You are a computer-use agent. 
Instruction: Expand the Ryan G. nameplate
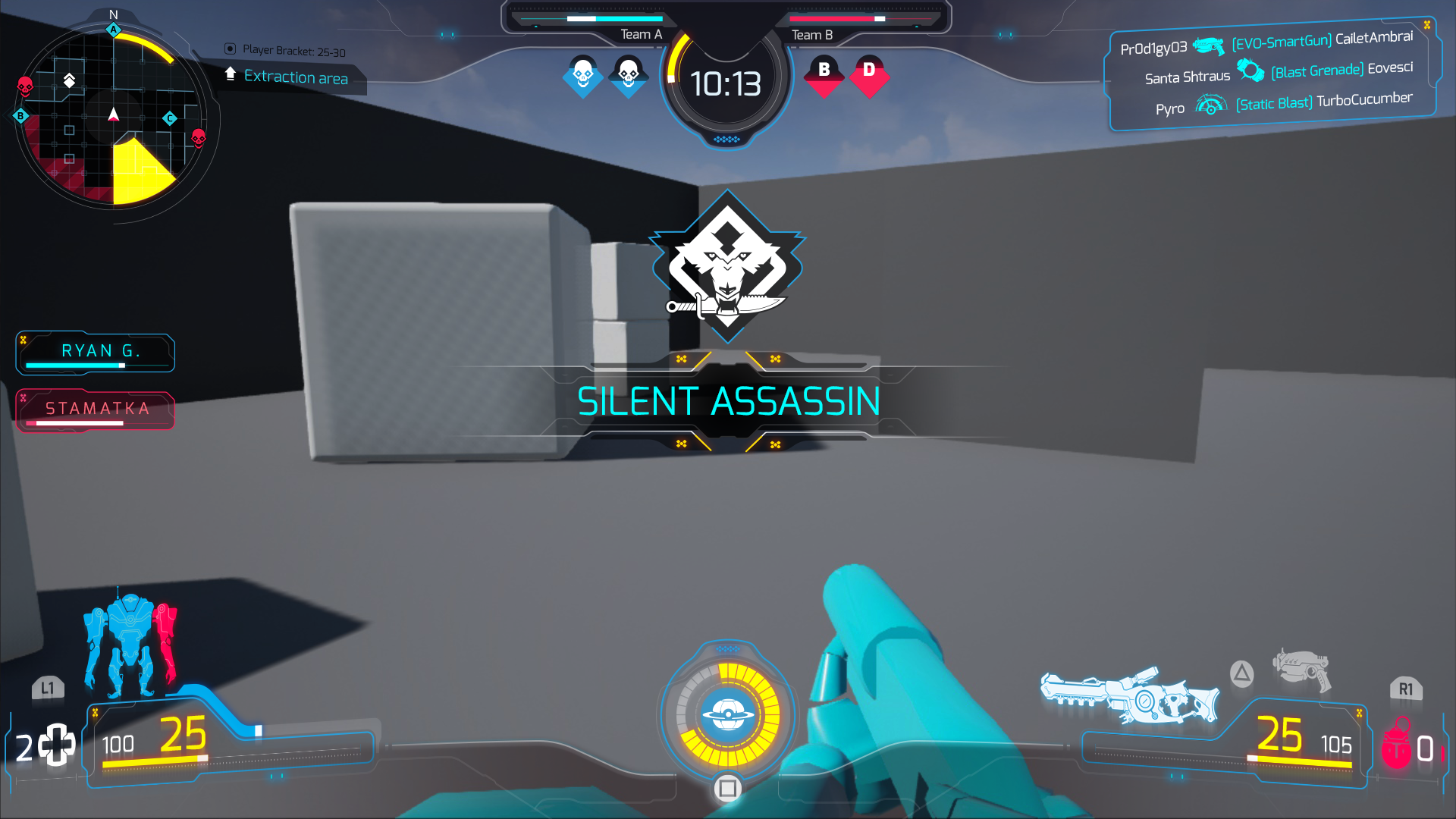[95, 352]
